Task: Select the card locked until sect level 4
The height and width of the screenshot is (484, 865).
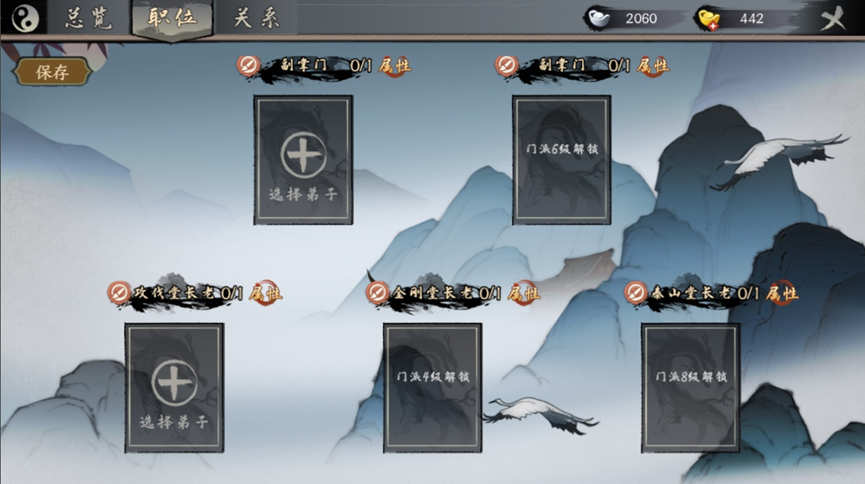Action: coord(432,387)
